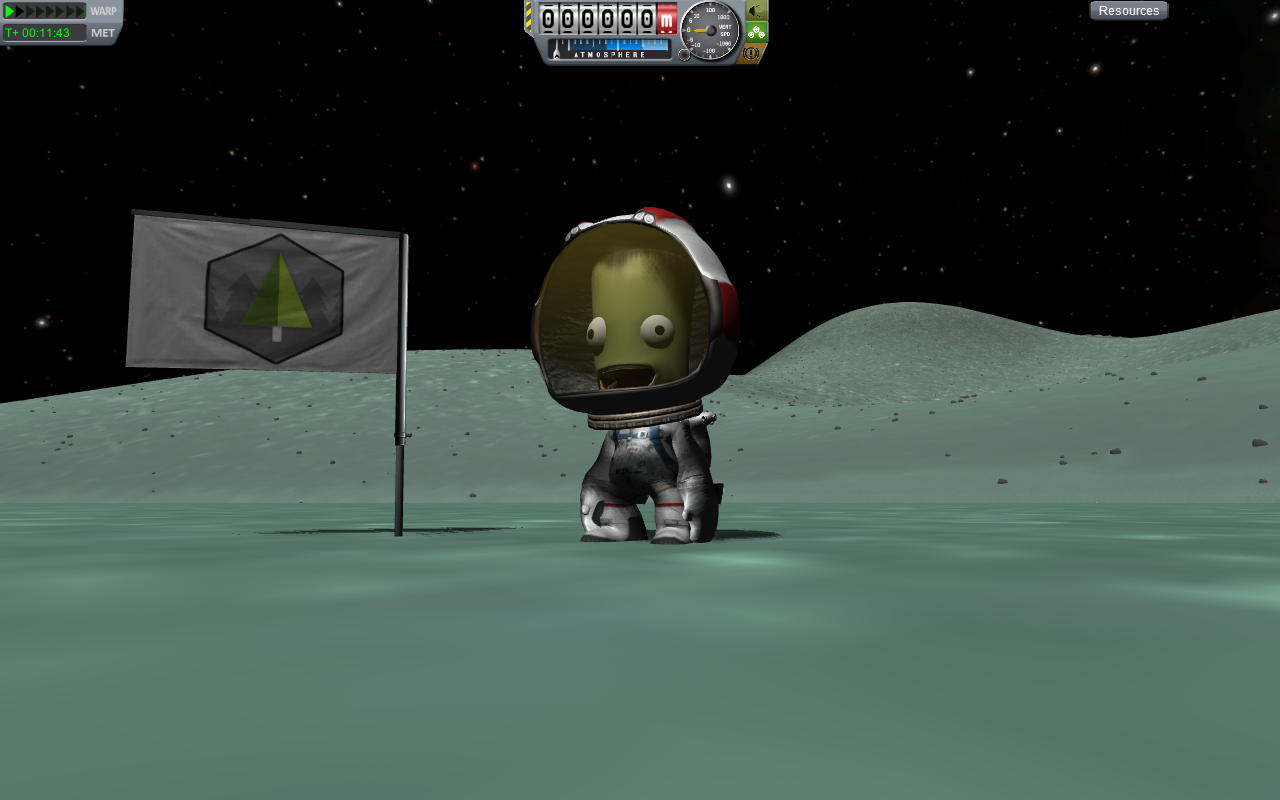Click the fourth time warp arrow

tap(40, 11)
